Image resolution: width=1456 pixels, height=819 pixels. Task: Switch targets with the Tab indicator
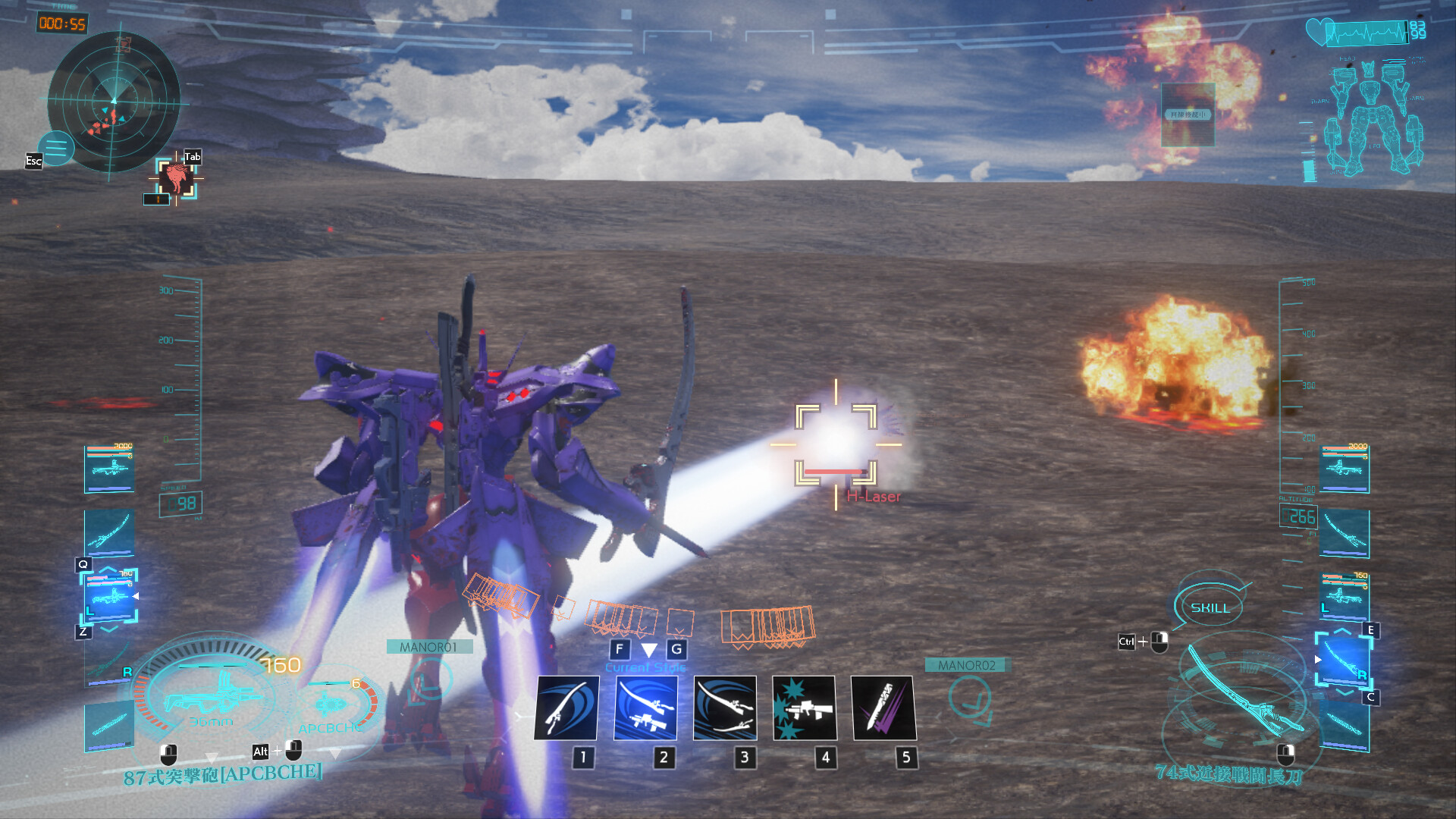pos(192,155)
